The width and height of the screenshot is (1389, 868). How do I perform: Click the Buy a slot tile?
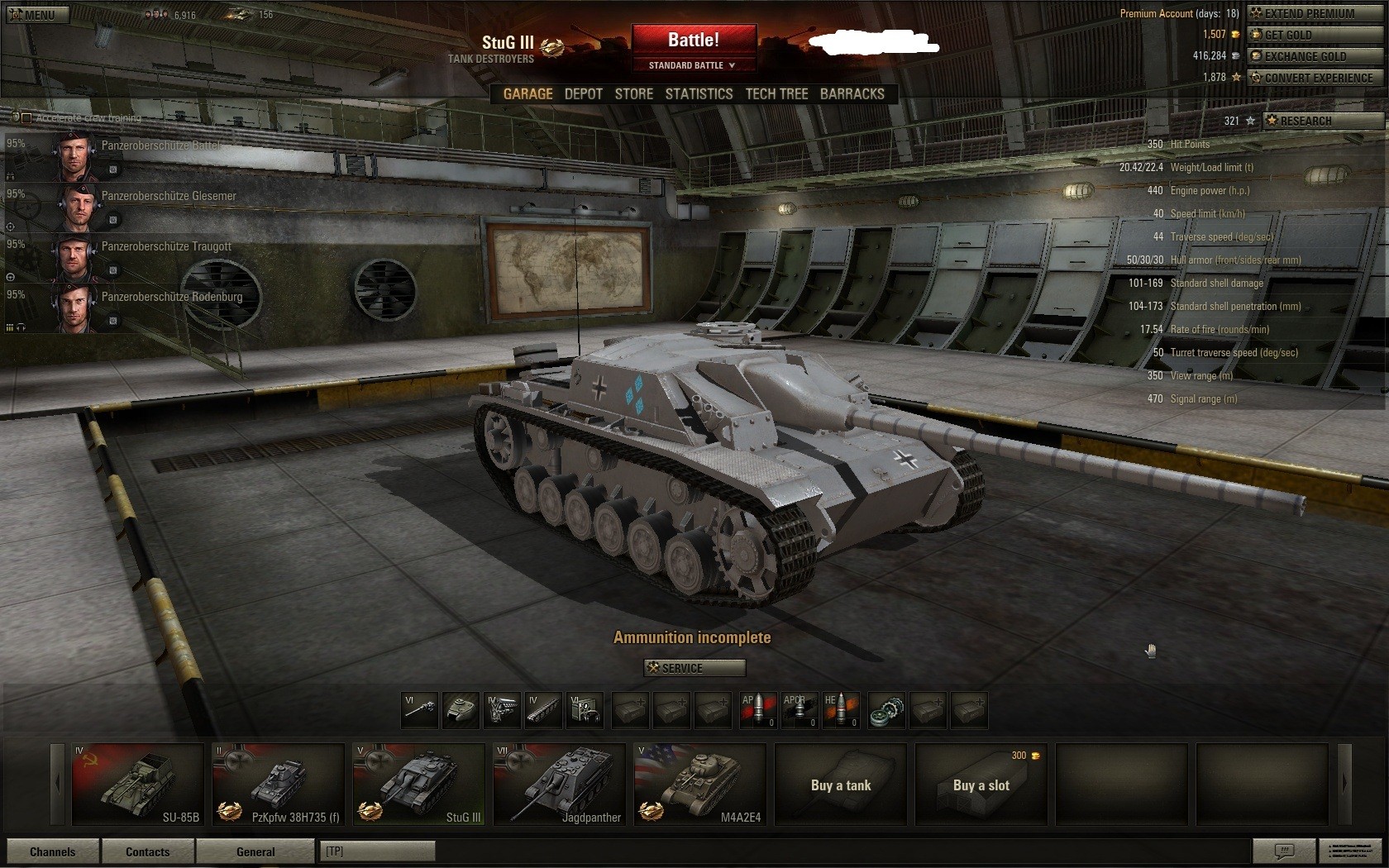pyautogui.click(x=981, y=785)
